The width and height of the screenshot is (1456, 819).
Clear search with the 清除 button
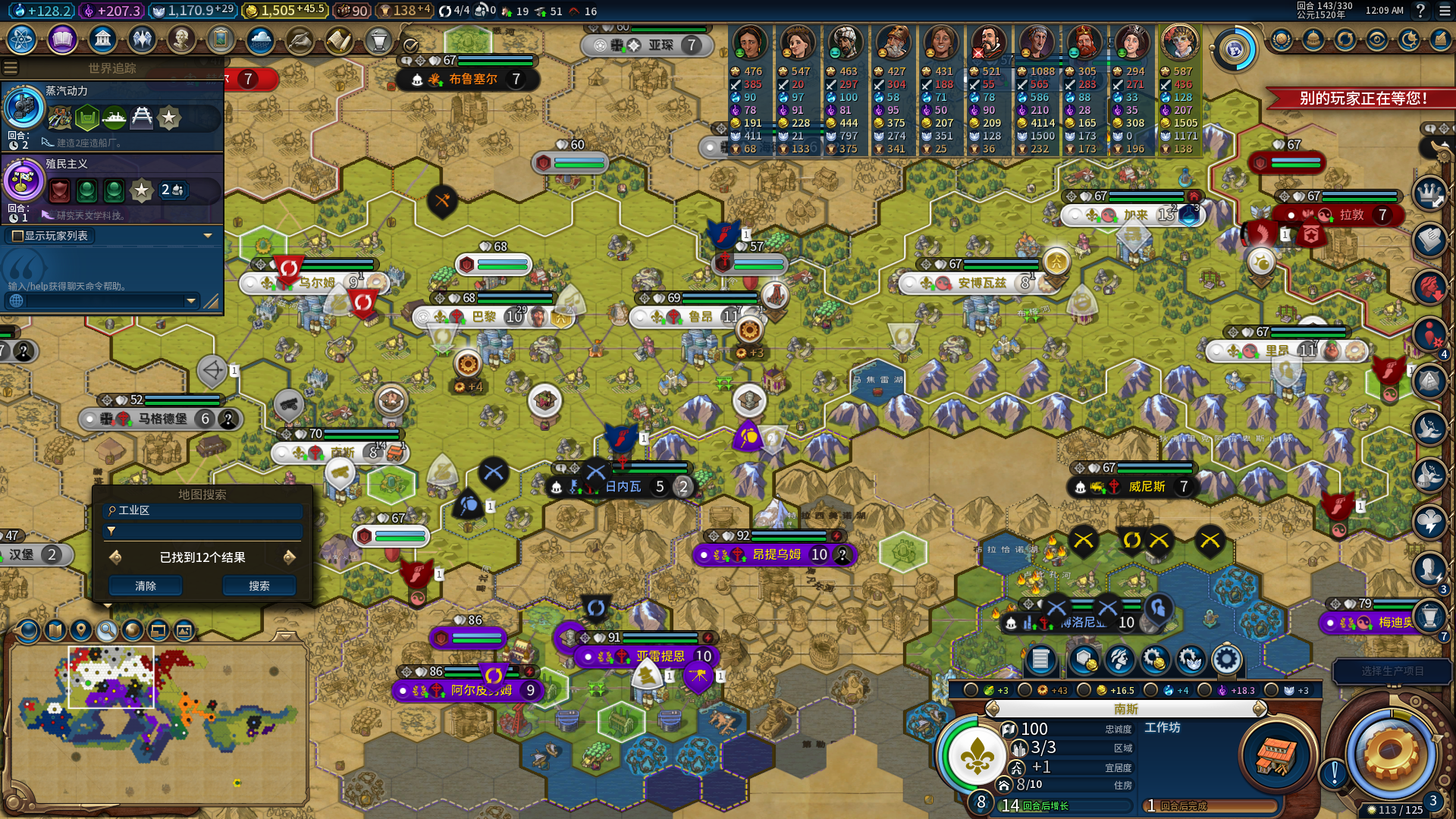pos(146,585)
